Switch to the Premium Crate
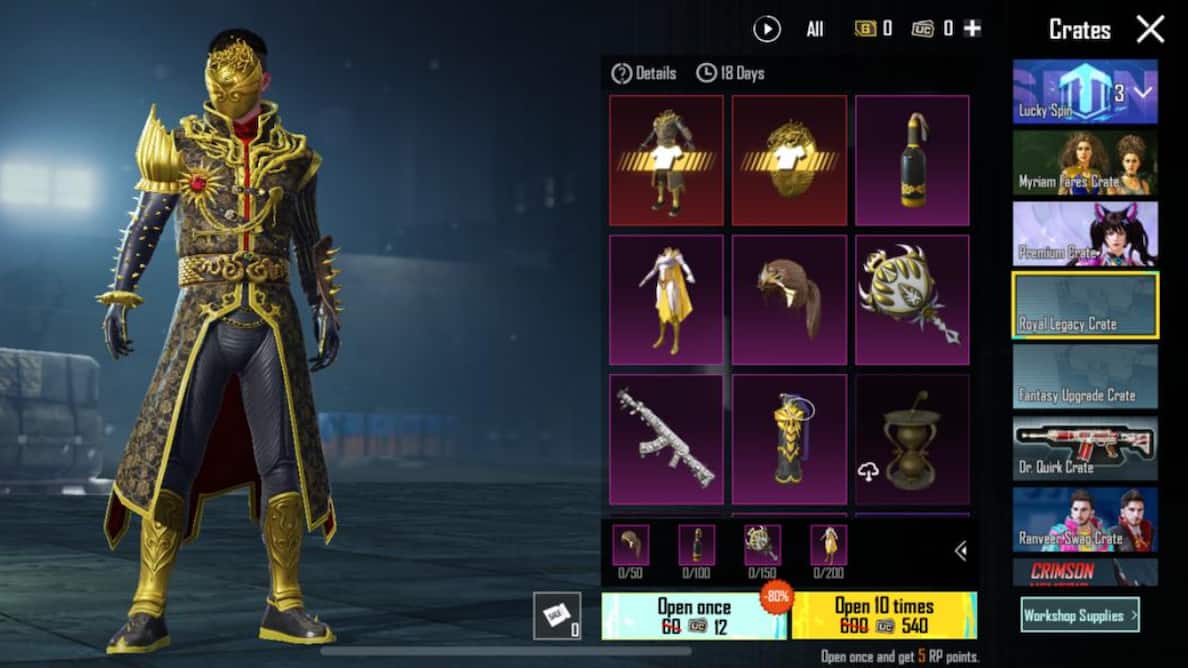This screenshot has width=1188, height=668. (x=1085, y=234)
